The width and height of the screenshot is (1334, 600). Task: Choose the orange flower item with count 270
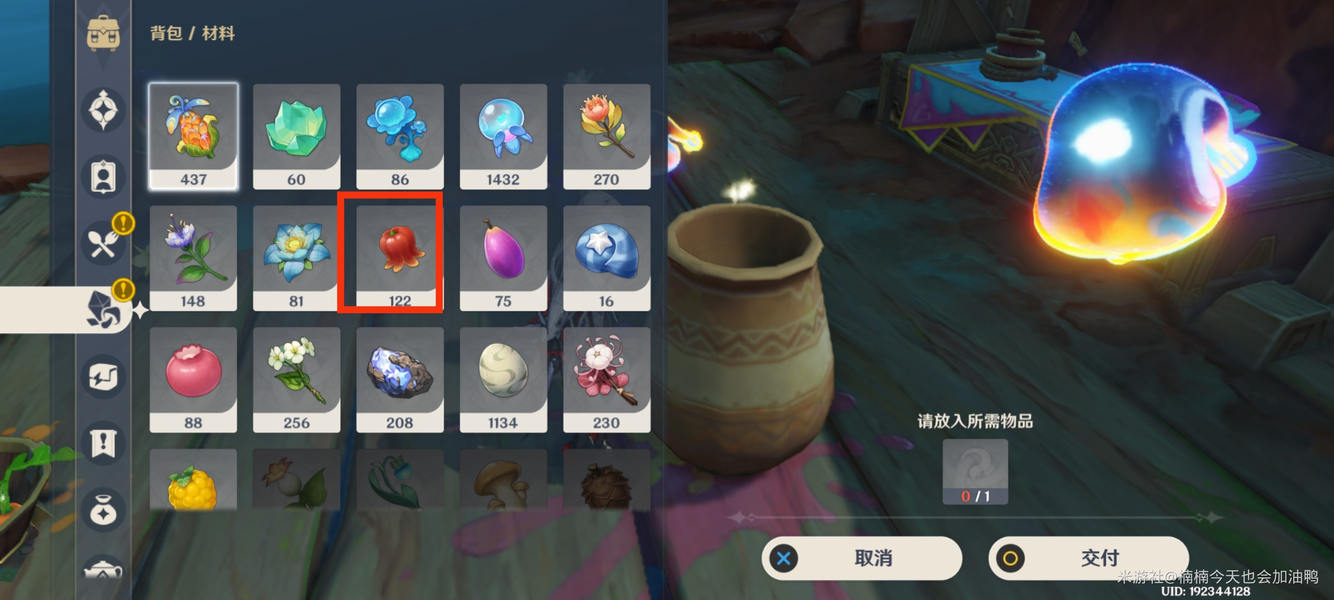click(606, 135)
